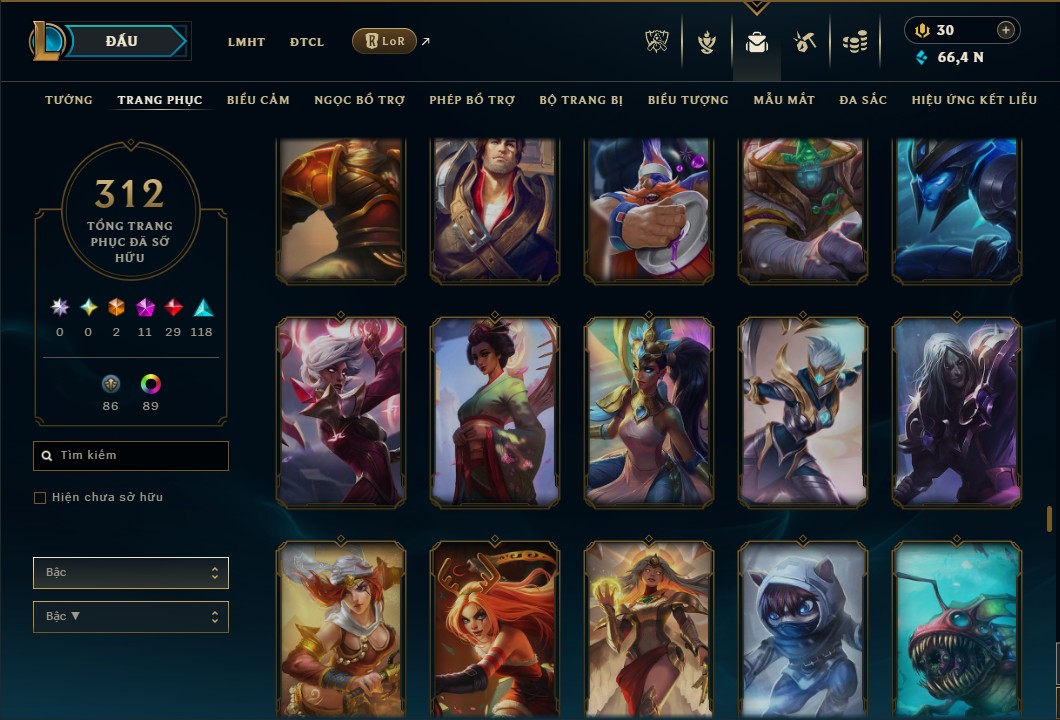The image size is (1060, 720).
Task: Open the BIỂU CẢM tab
Action: pos(258,100)
